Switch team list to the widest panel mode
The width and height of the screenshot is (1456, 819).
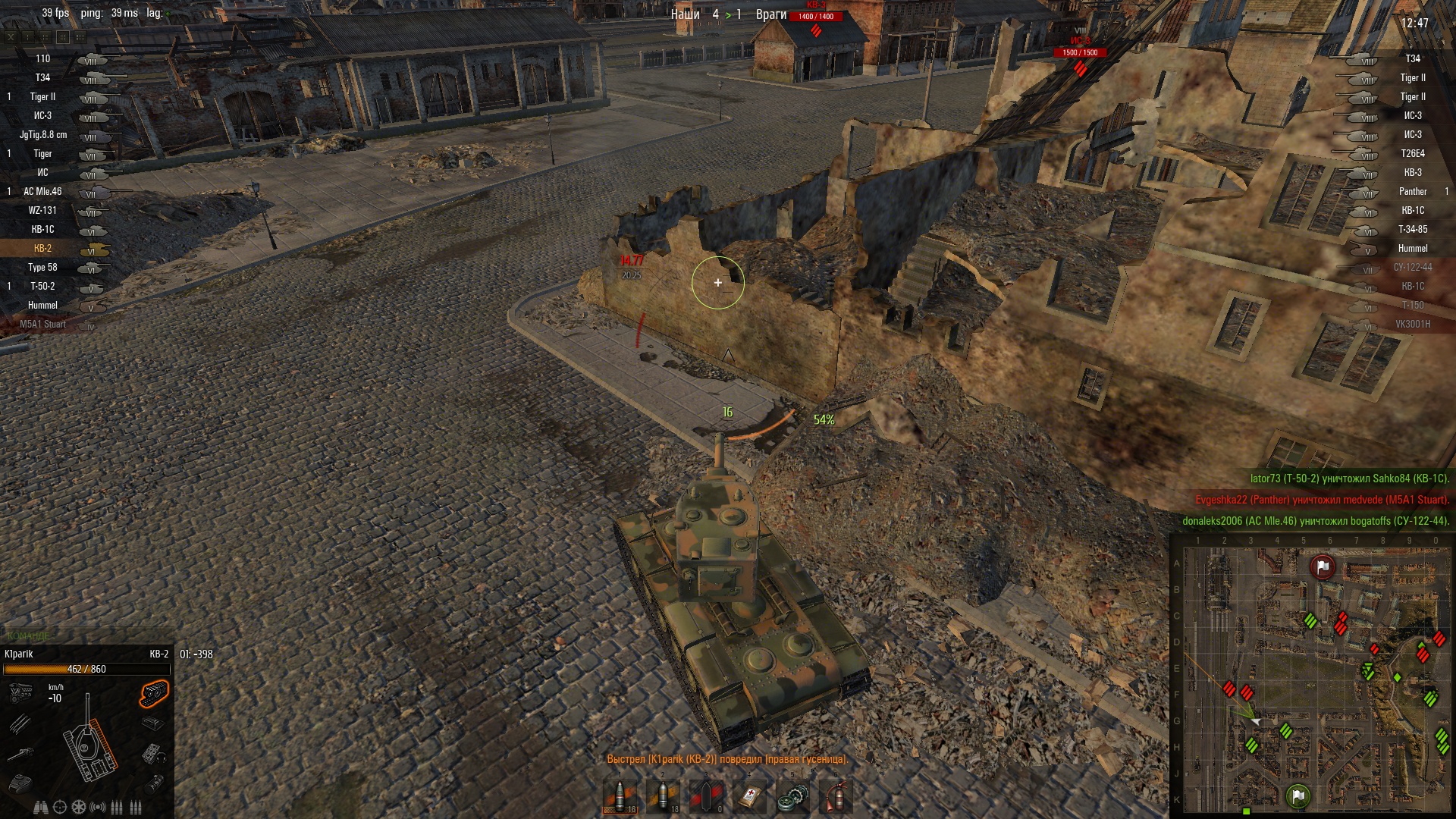(80, 36)
